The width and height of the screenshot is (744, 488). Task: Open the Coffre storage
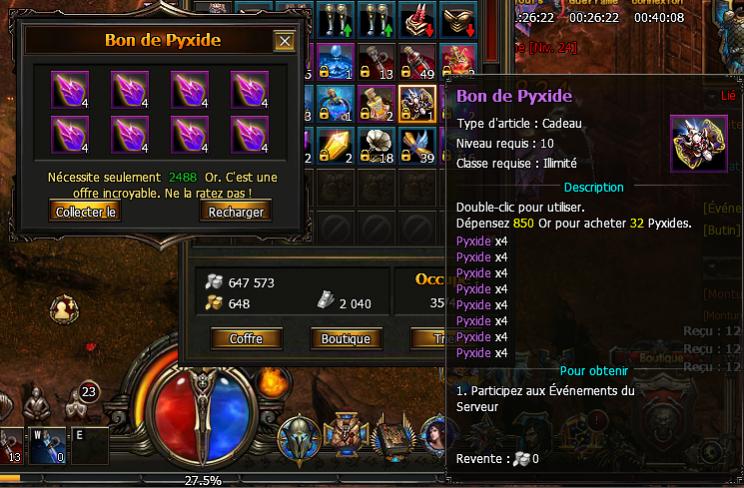(246, 339)
